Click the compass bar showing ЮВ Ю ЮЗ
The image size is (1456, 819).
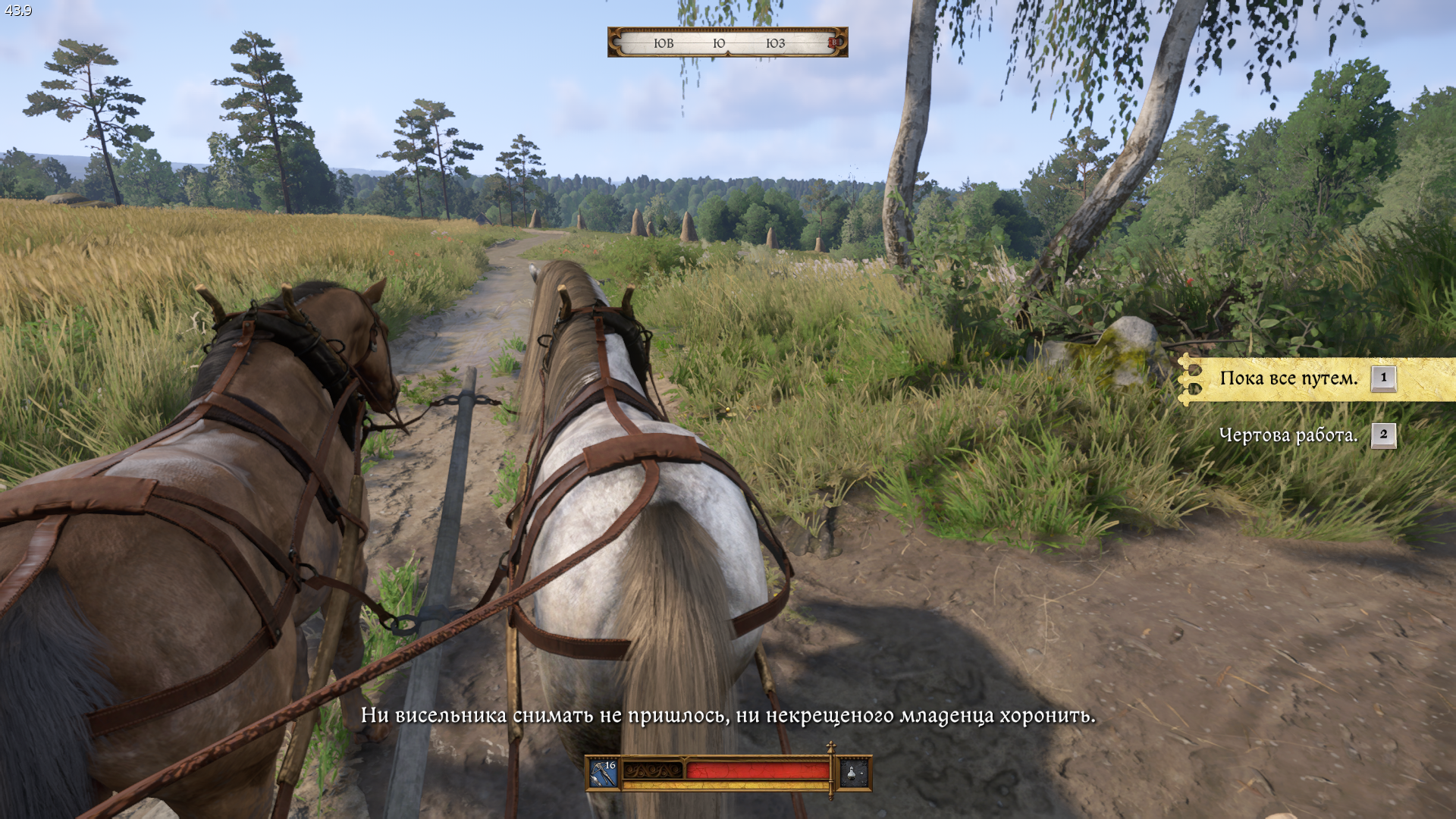(x=726, y=43)
